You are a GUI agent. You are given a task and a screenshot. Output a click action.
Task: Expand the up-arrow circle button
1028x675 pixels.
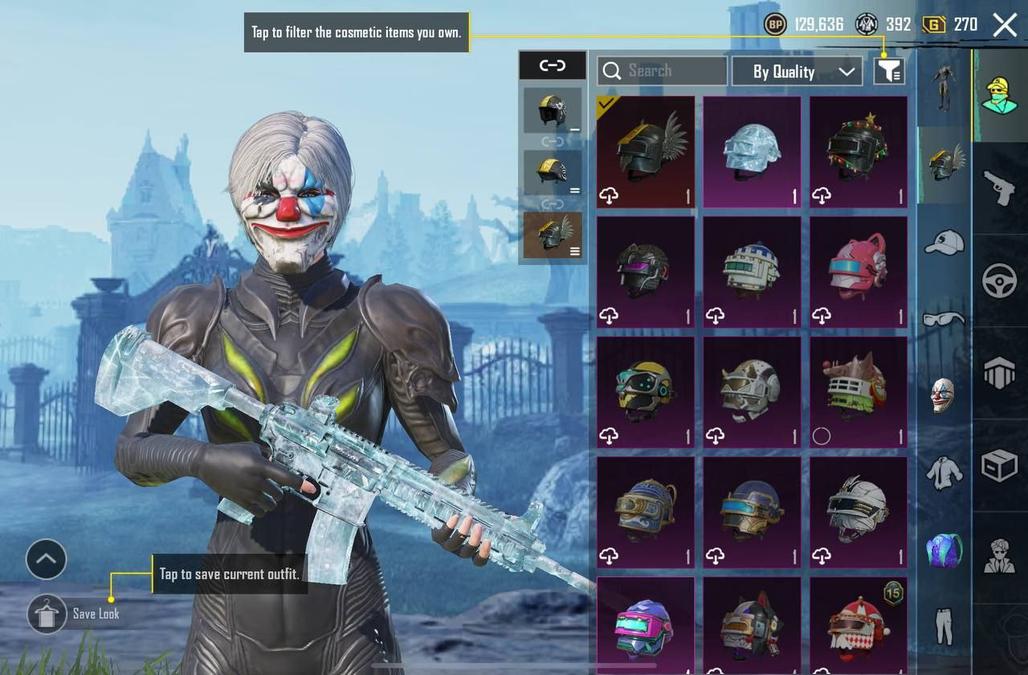(46, 560)
